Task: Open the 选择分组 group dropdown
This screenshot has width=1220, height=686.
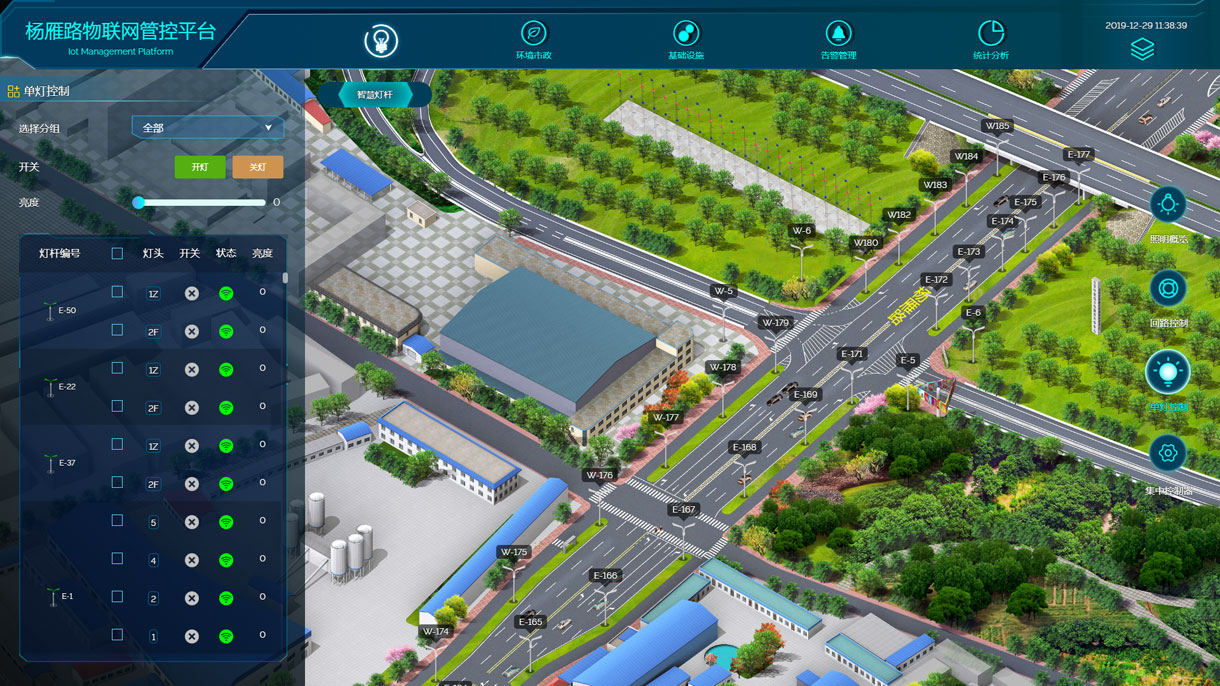Action: coord(208,128)
